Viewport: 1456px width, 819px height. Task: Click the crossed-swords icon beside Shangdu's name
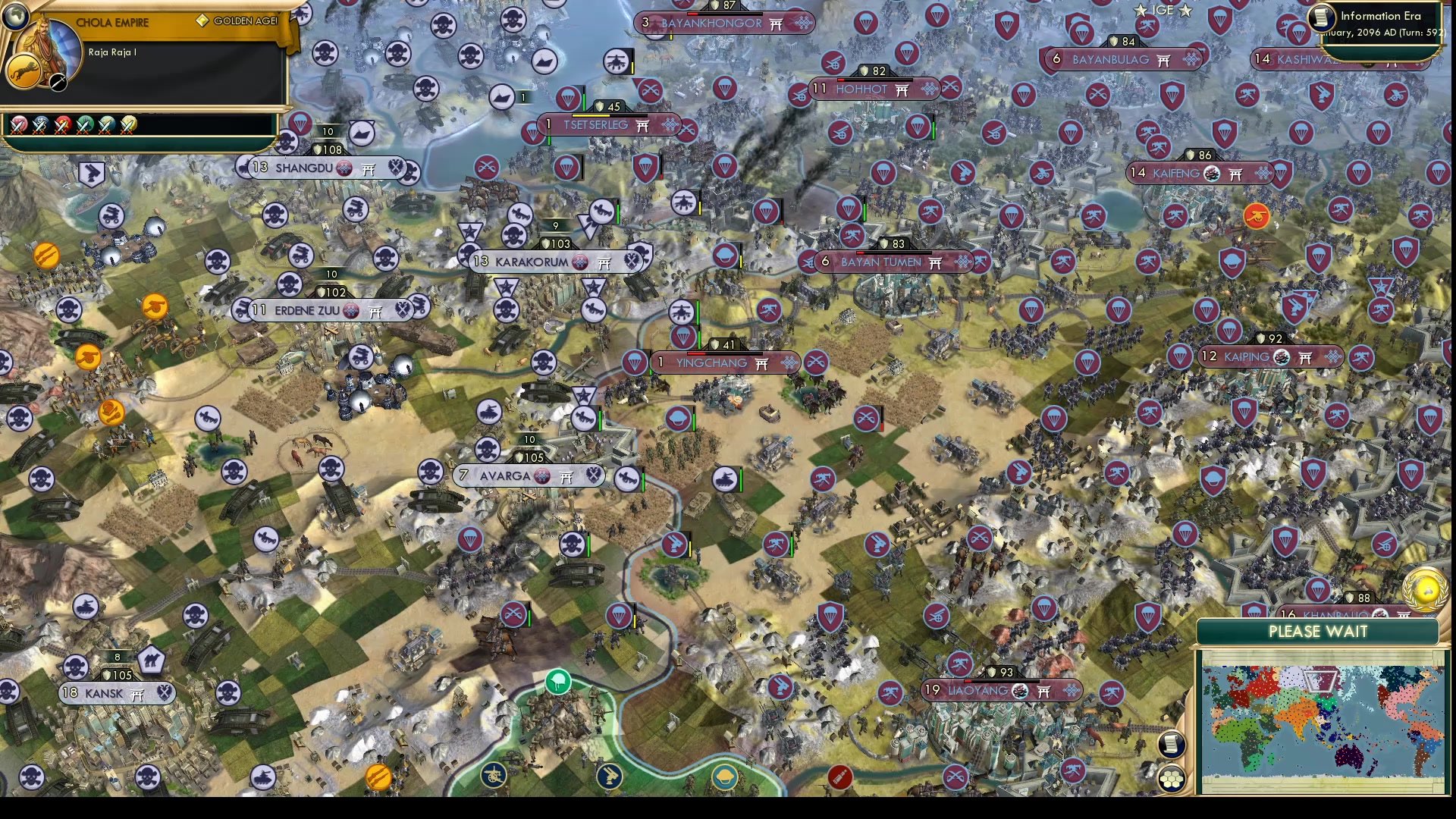tap(395, 168)
